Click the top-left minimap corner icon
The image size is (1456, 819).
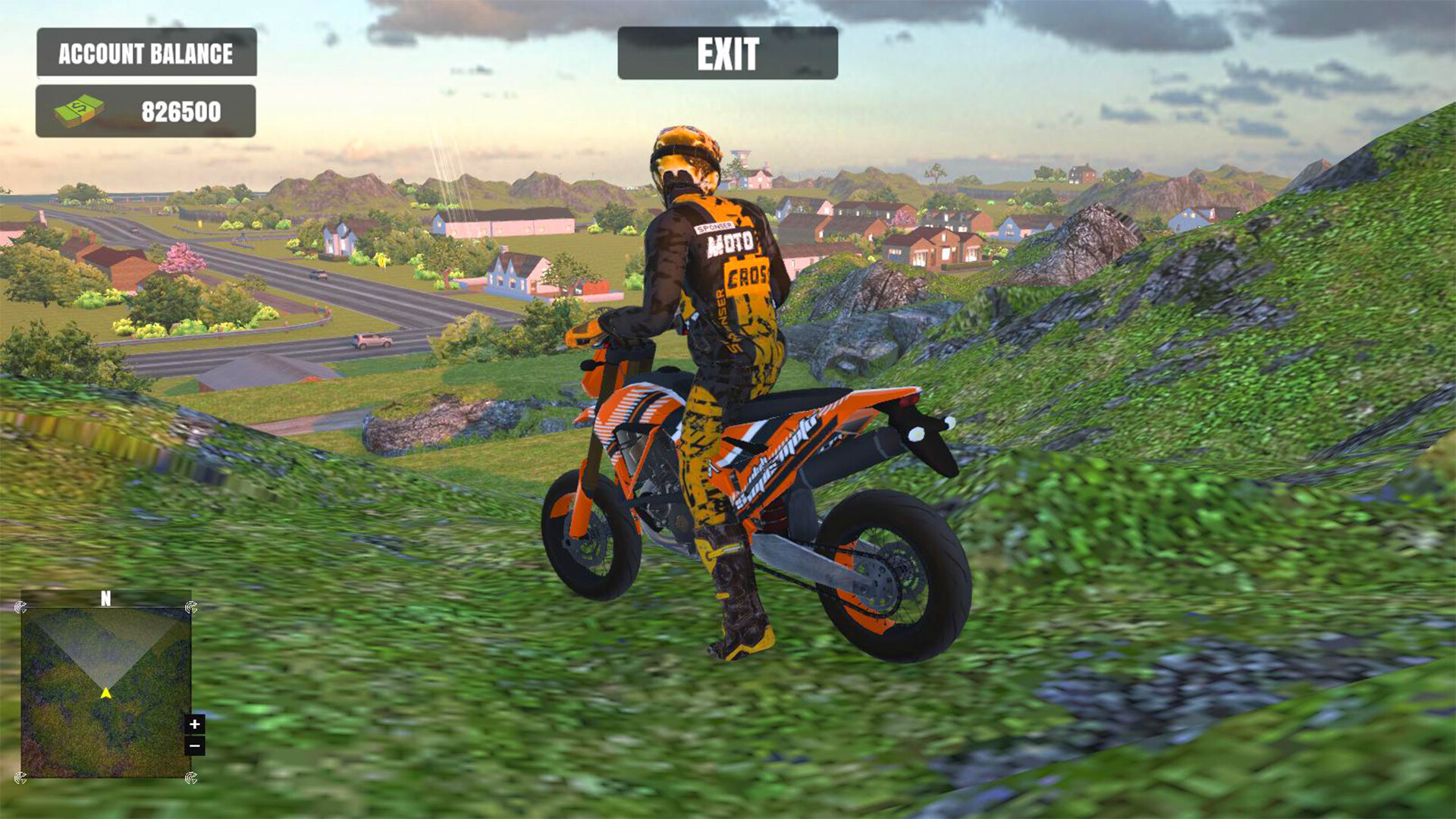pyautogui.click(x=21, y=607)
